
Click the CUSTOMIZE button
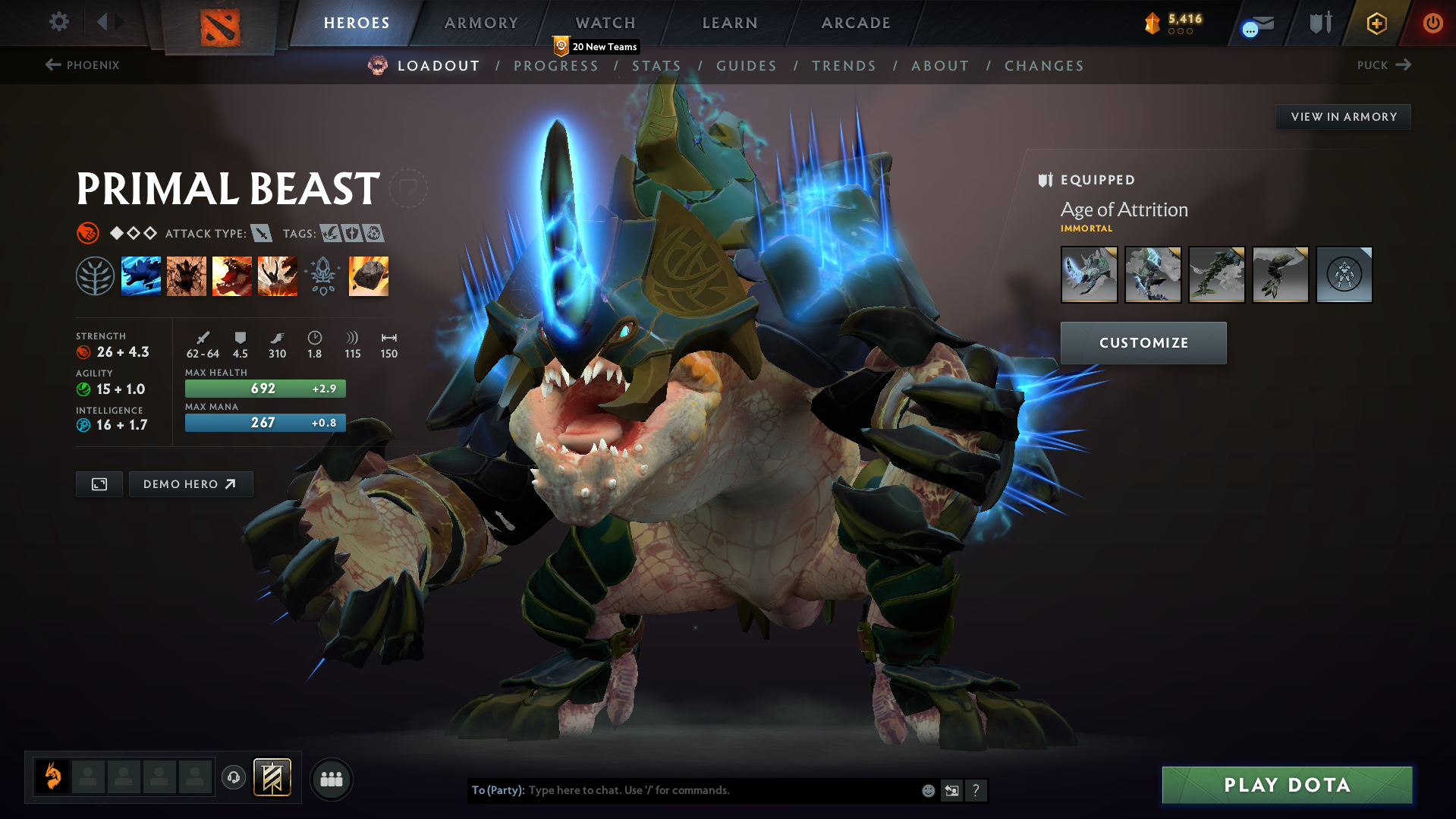(1143, 342)
